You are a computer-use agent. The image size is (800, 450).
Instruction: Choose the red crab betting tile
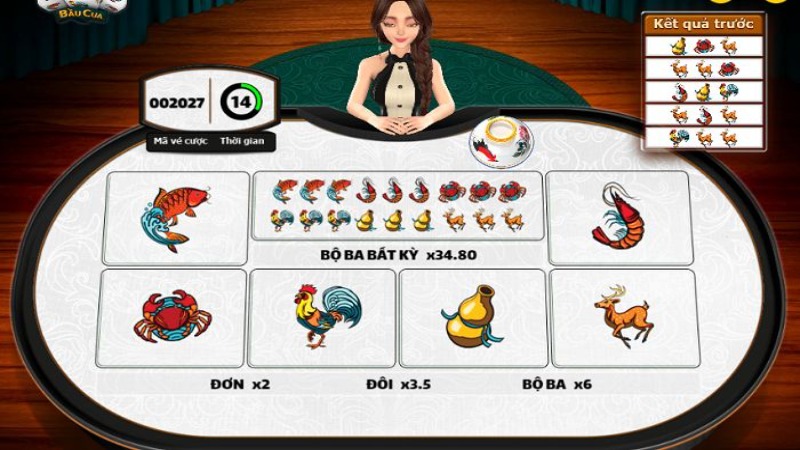pyautogui.click(x=173, y=317)
